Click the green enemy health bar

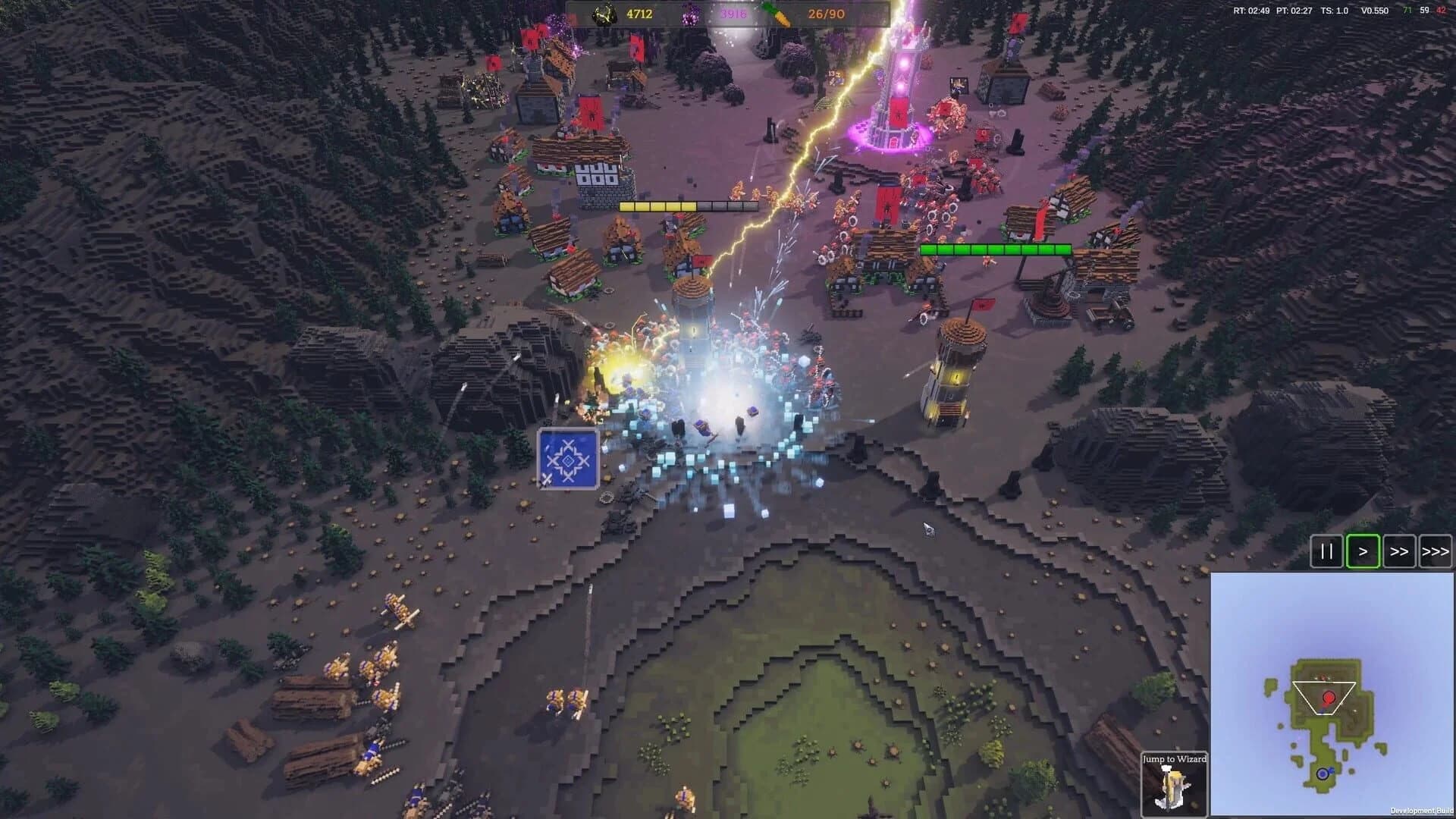(x=995, y=247)
